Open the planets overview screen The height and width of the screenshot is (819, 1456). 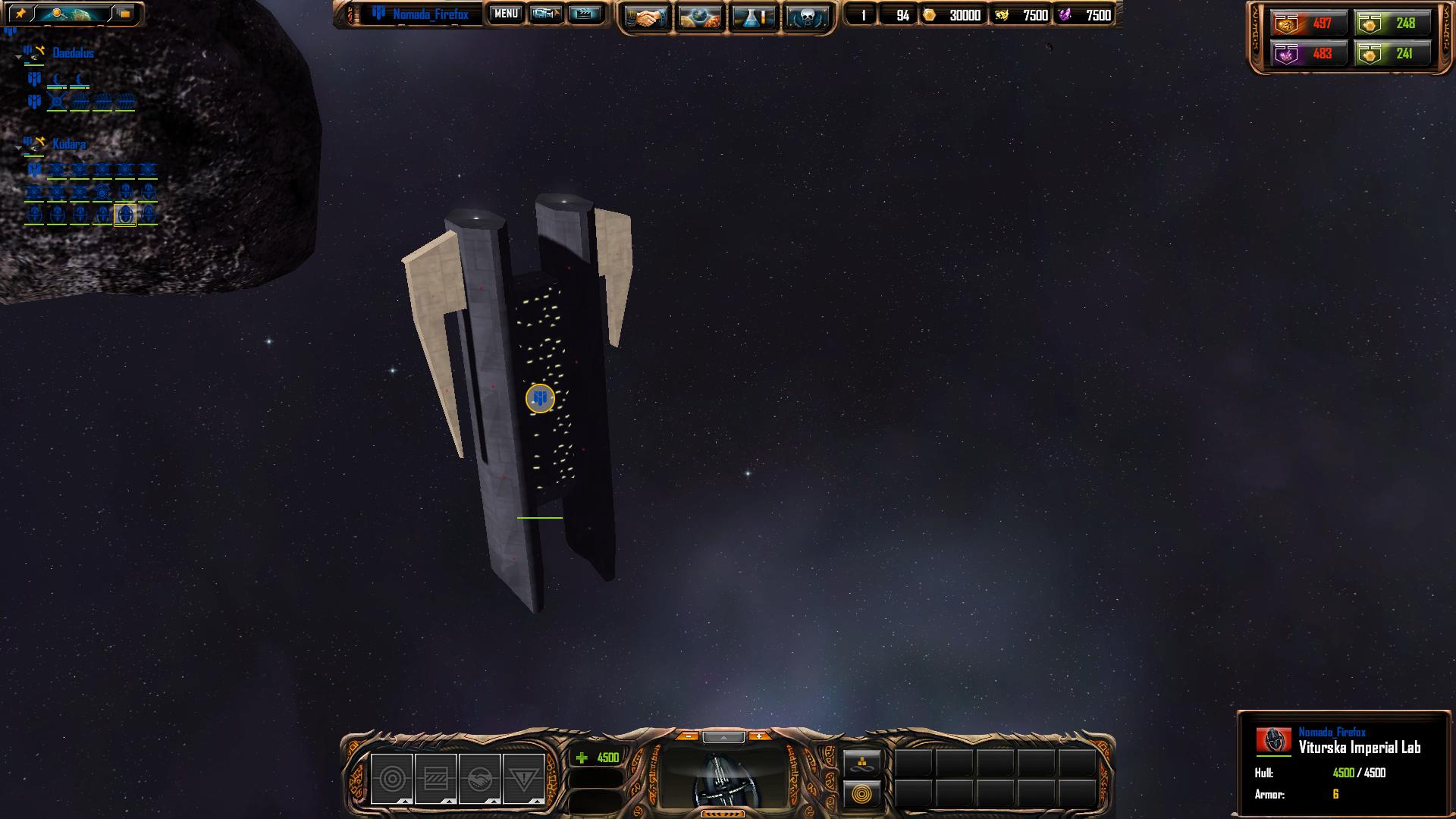tap(699, 17)
